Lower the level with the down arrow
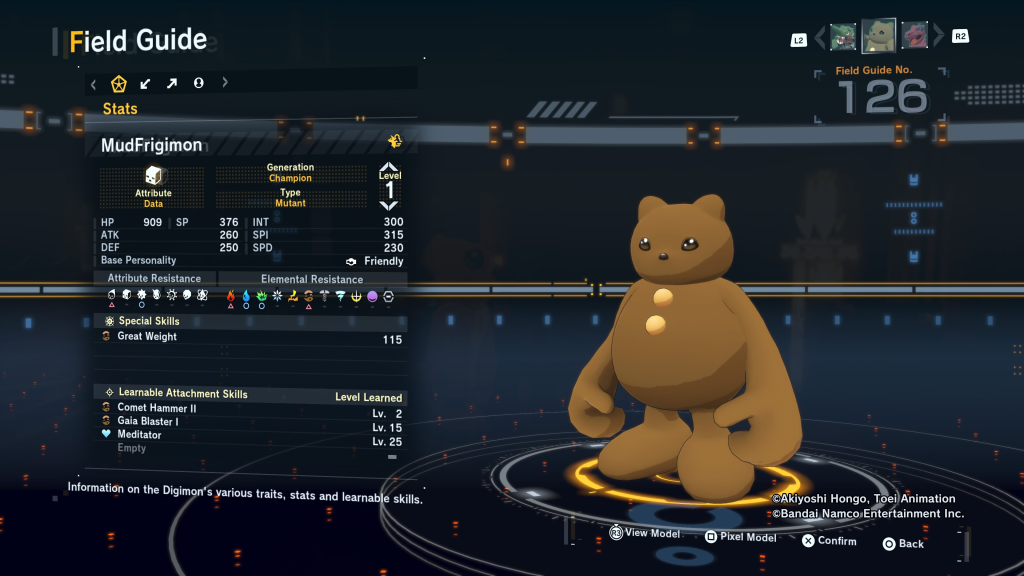1024x576 pixels. [389, 204]
